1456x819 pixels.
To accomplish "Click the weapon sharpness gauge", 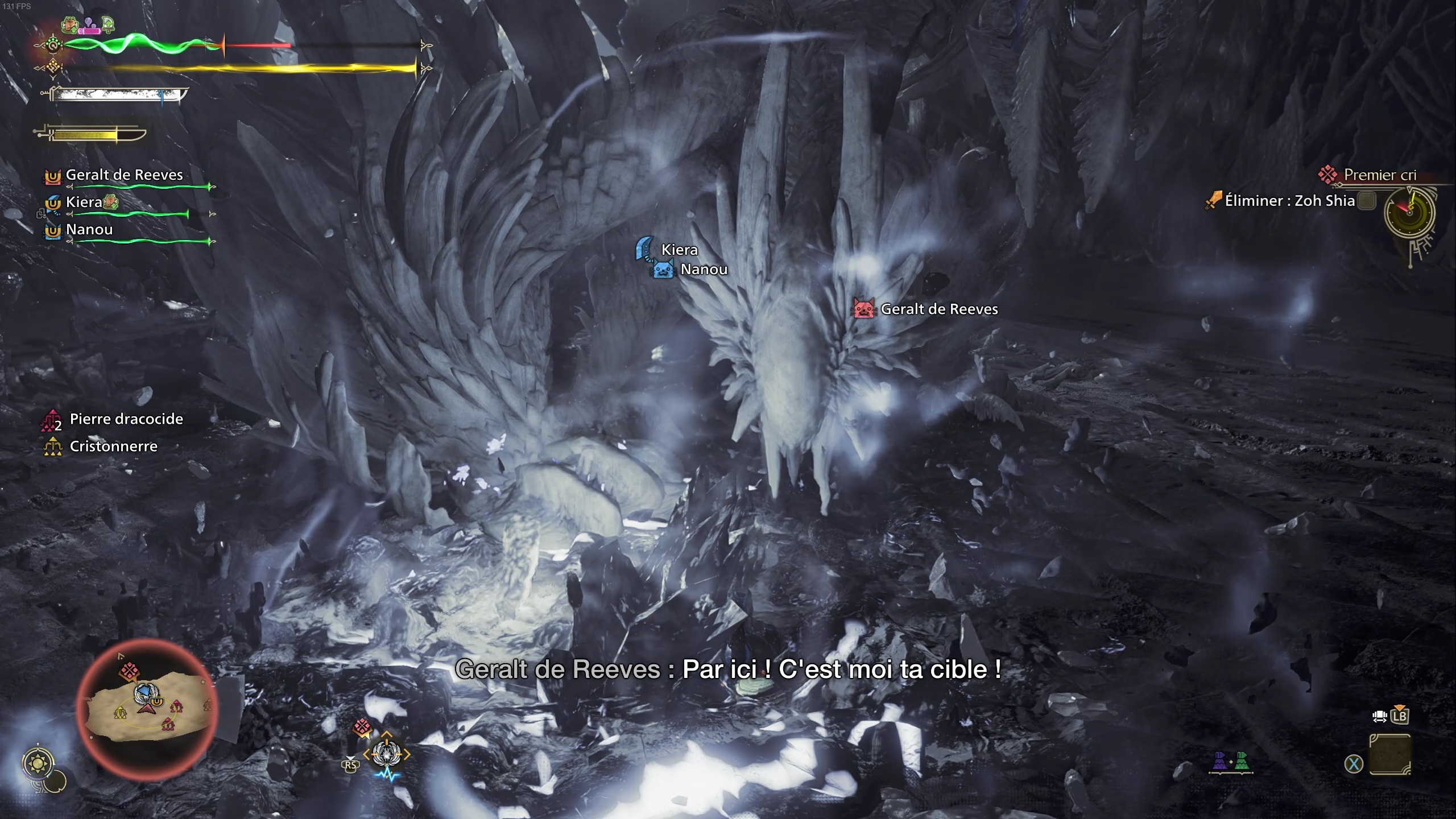I will tap(117, 94).
